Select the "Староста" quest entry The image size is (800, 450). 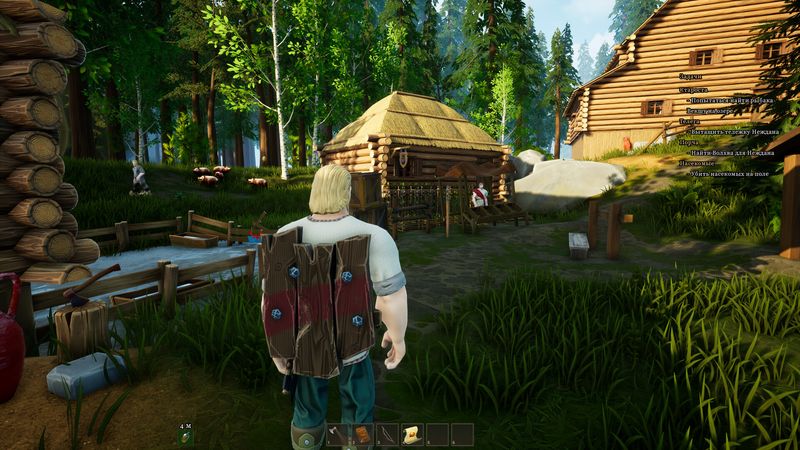693,90
